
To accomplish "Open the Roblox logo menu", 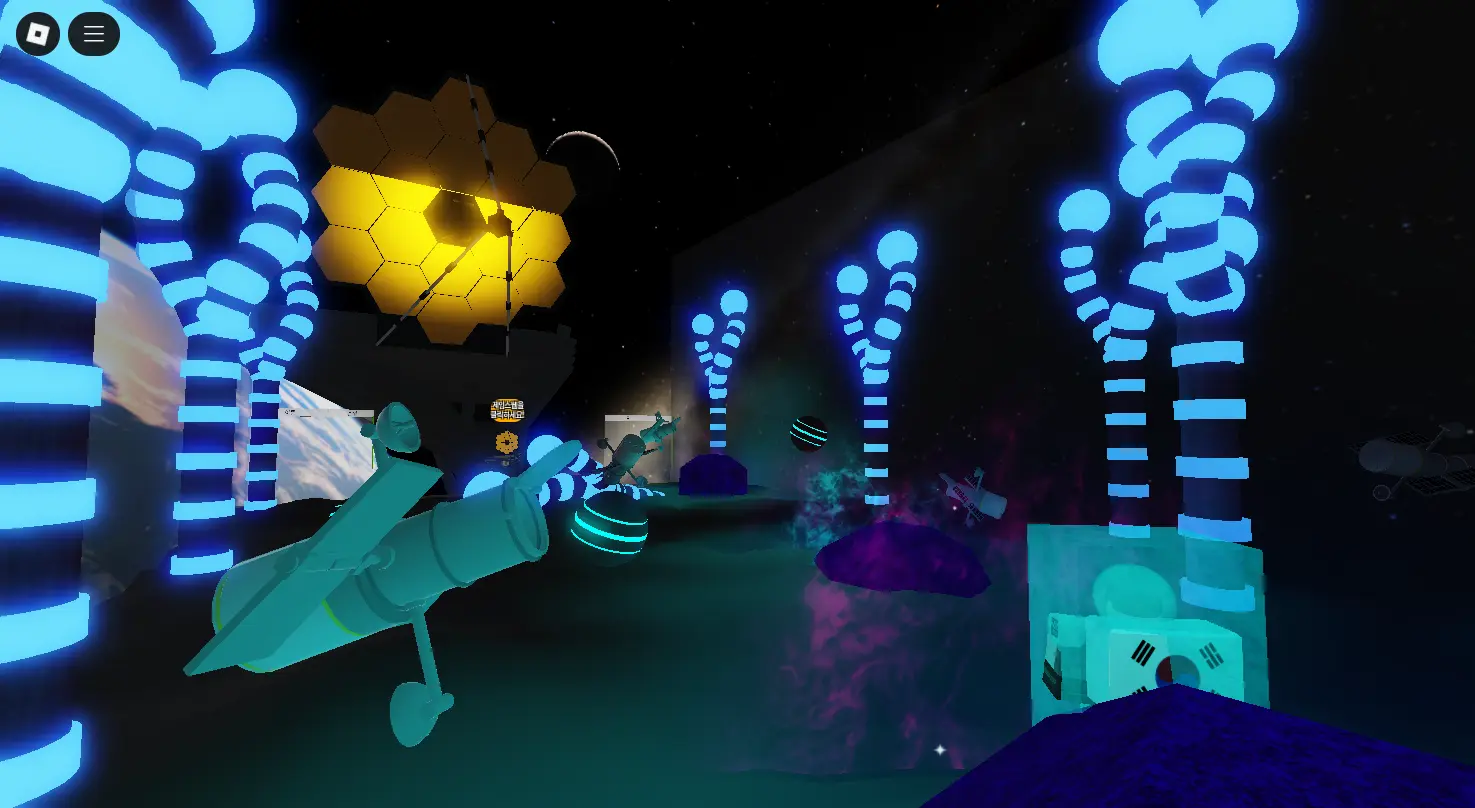I will (38, 34).
